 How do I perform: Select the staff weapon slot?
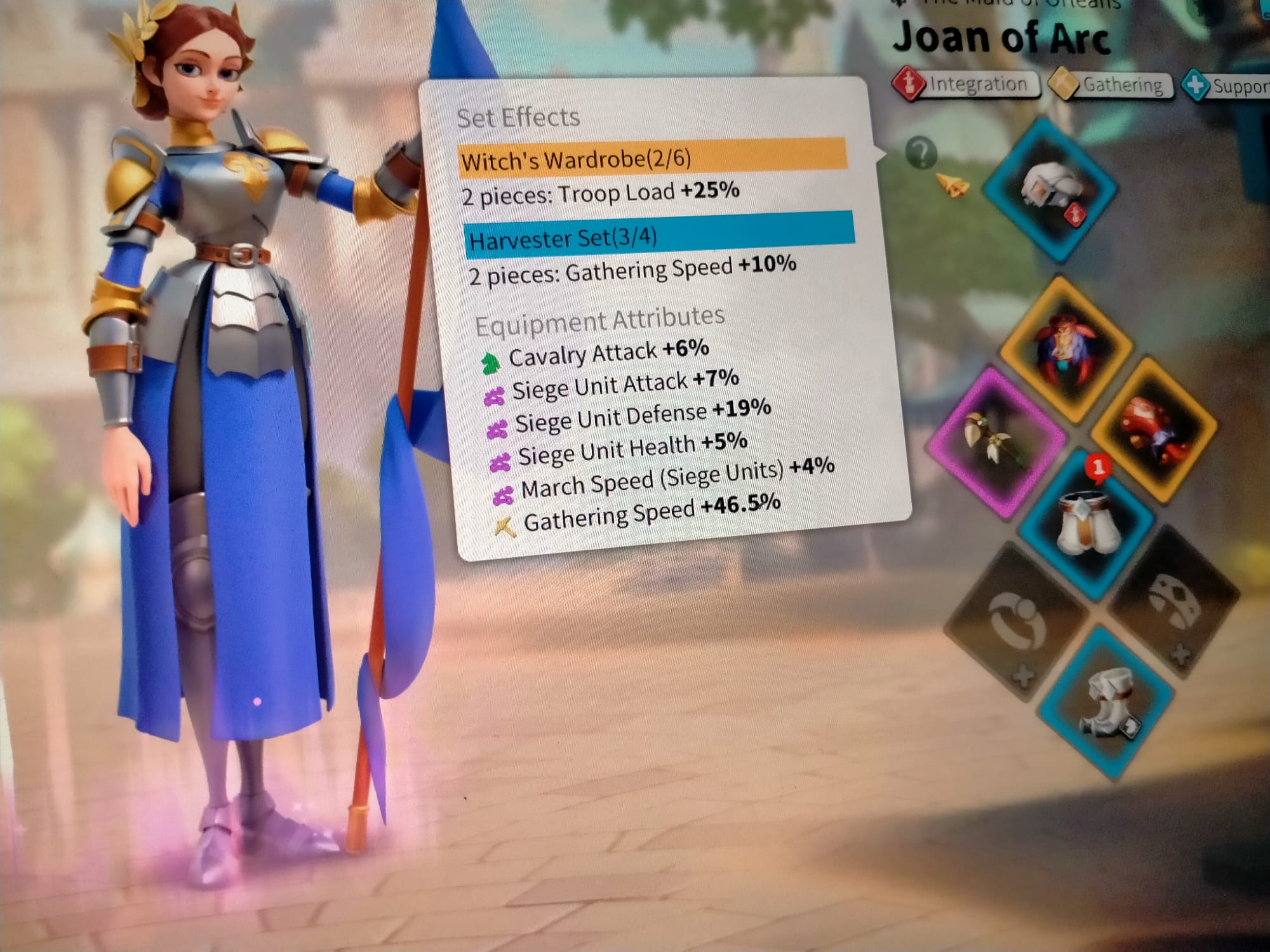(x=995, y=441)
